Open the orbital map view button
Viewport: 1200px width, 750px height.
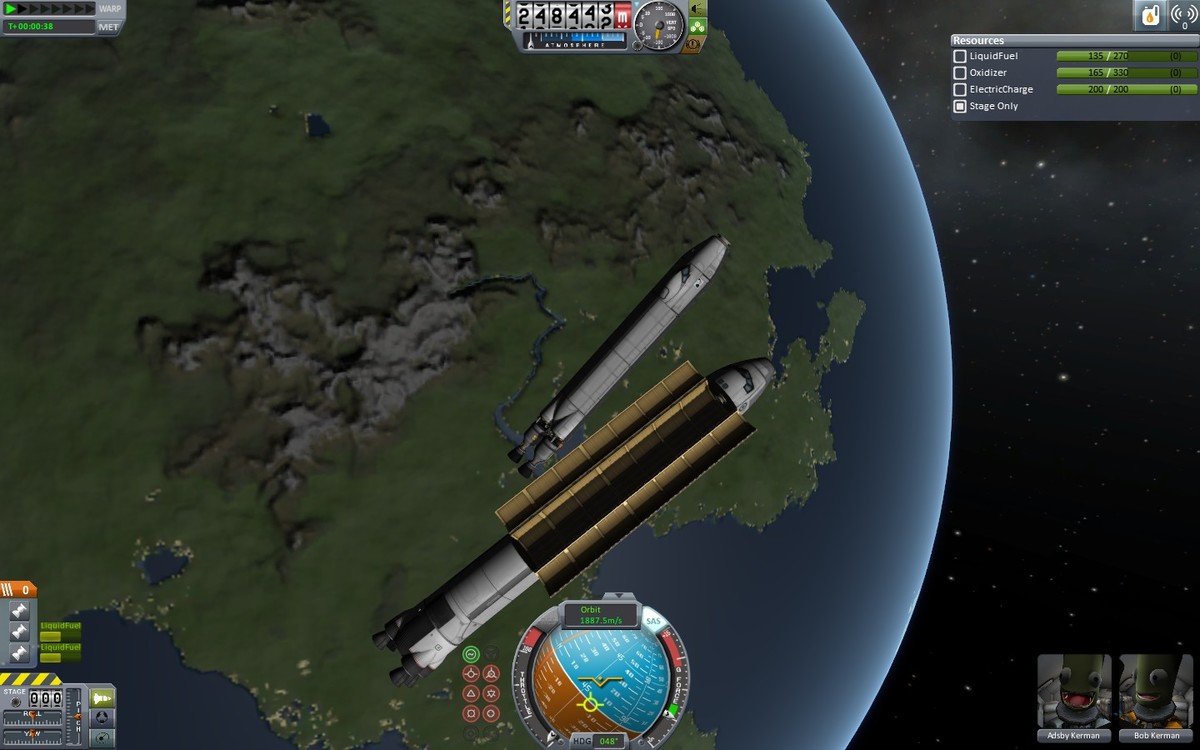pyautogui.click(x=102, y=738)
